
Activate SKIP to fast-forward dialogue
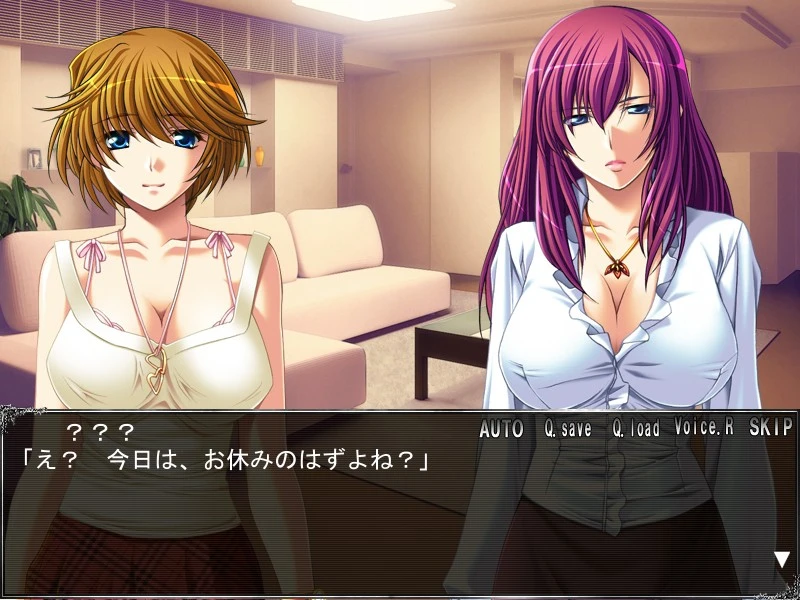coord(769,428)
